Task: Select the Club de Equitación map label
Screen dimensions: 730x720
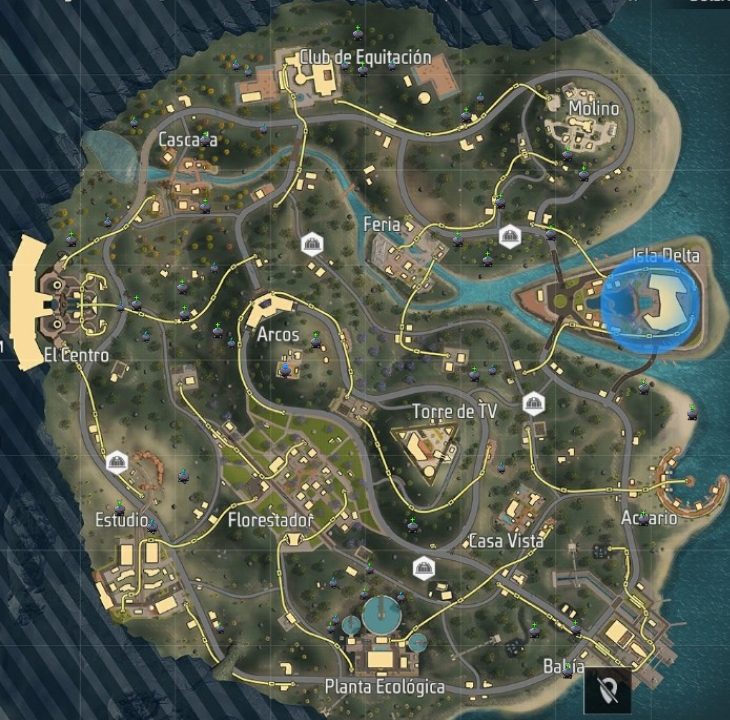Action: click(365, 57)
